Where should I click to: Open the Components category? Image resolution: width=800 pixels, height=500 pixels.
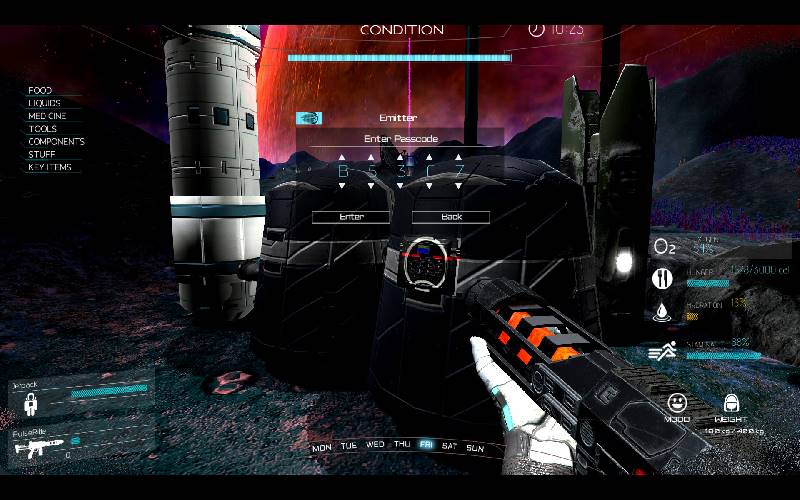coord(55,142)
